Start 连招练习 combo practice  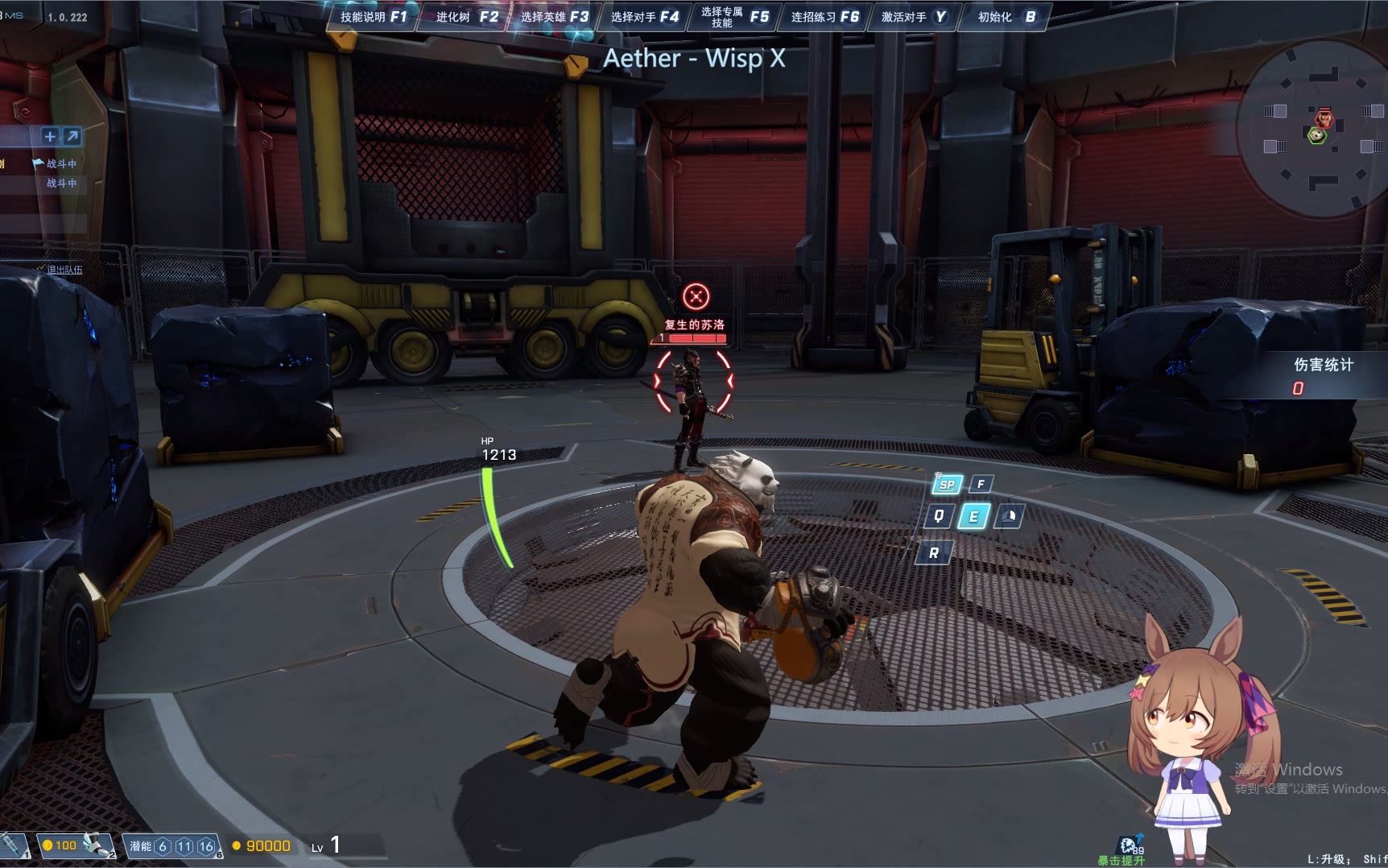(824, 17)
